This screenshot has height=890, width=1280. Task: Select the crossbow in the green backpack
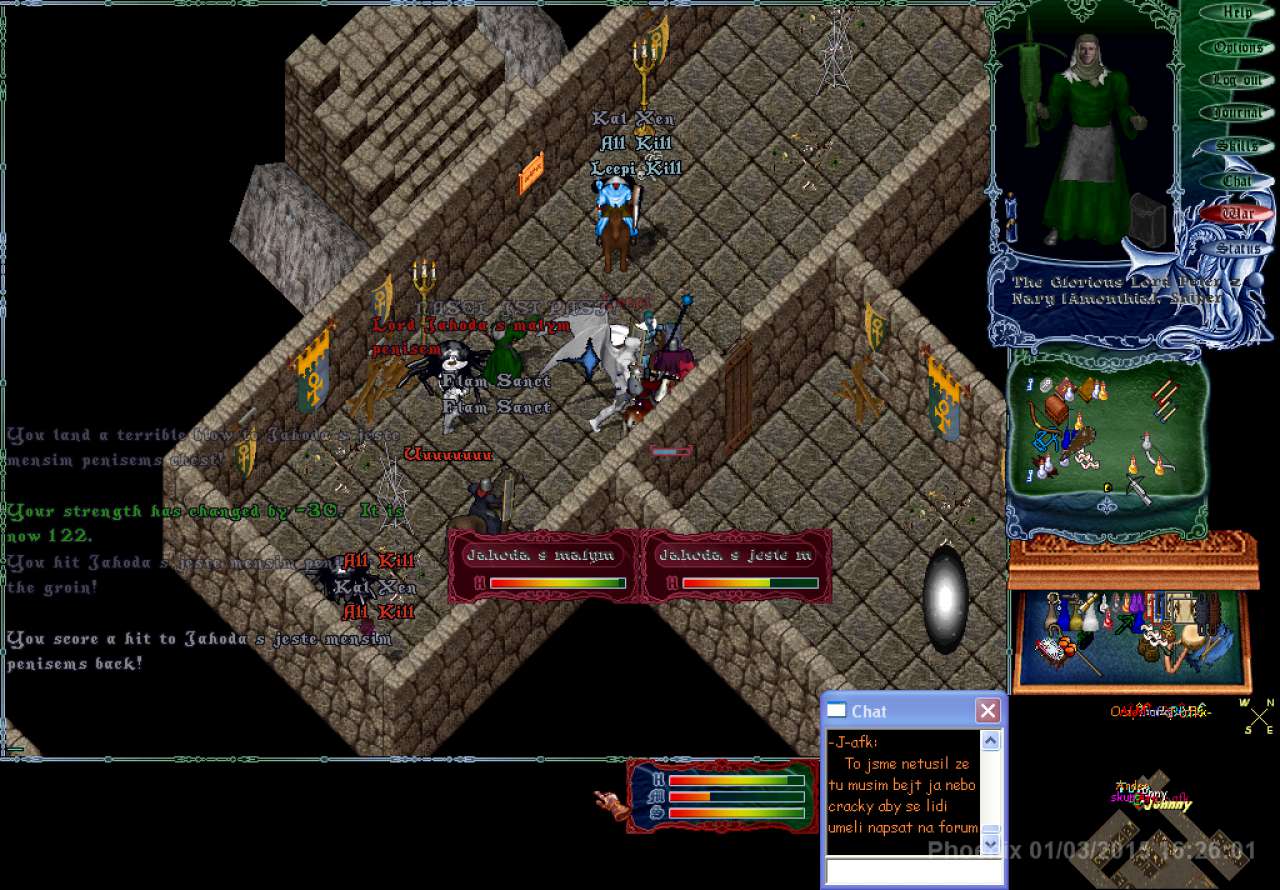tap(1137, 487)
